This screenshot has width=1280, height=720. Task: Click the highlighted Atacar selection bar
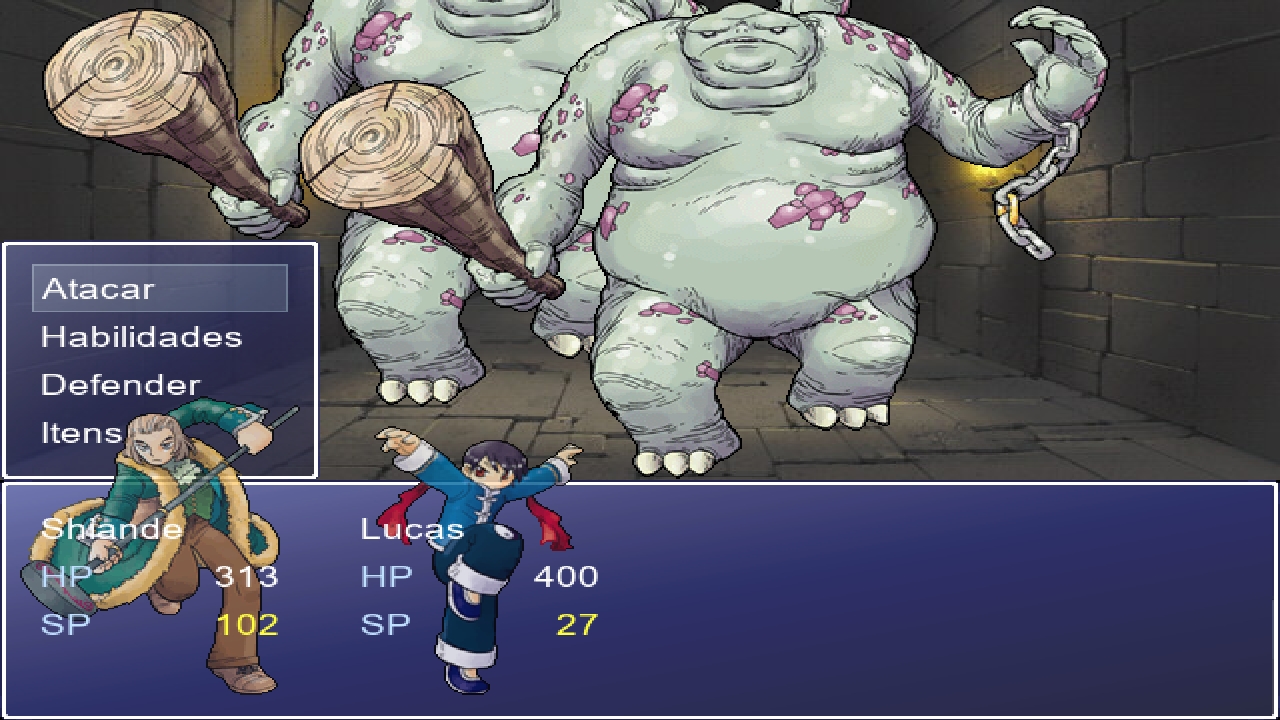pos(160,289)
